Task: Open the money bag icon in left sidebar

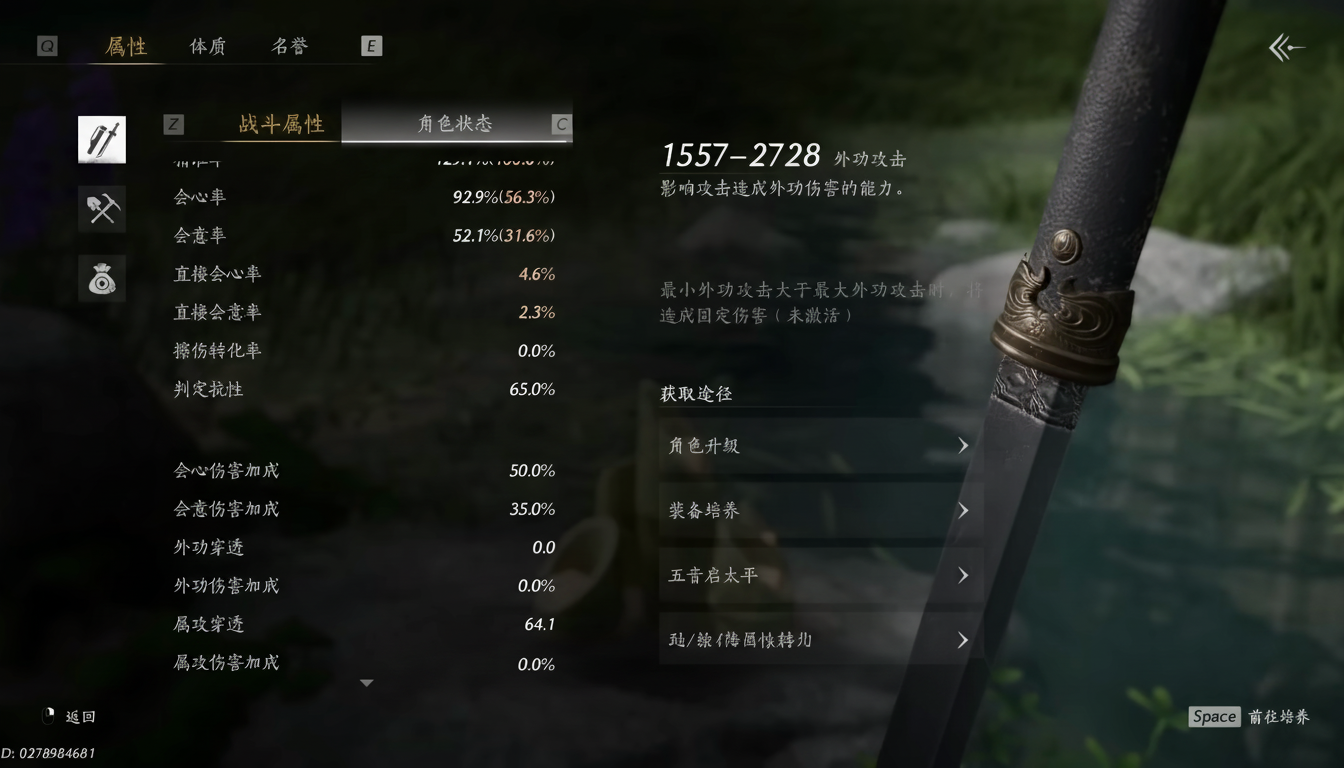Action: pos(101,278)
